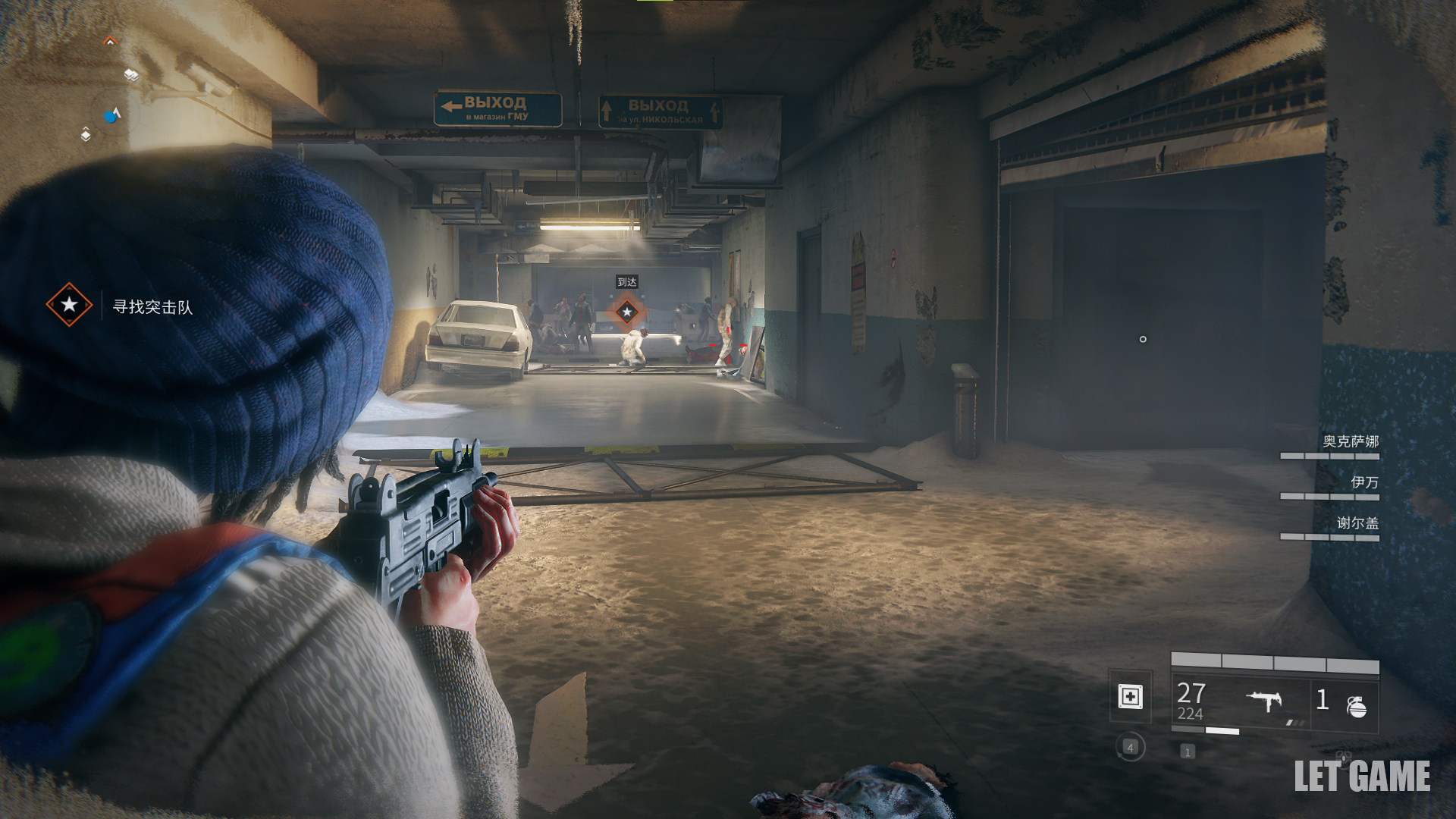Click teammate 伊万 in the squad list
The width and height of the screenshot is (1456, 819).
pyautogui.click(x=1363, y=482)
